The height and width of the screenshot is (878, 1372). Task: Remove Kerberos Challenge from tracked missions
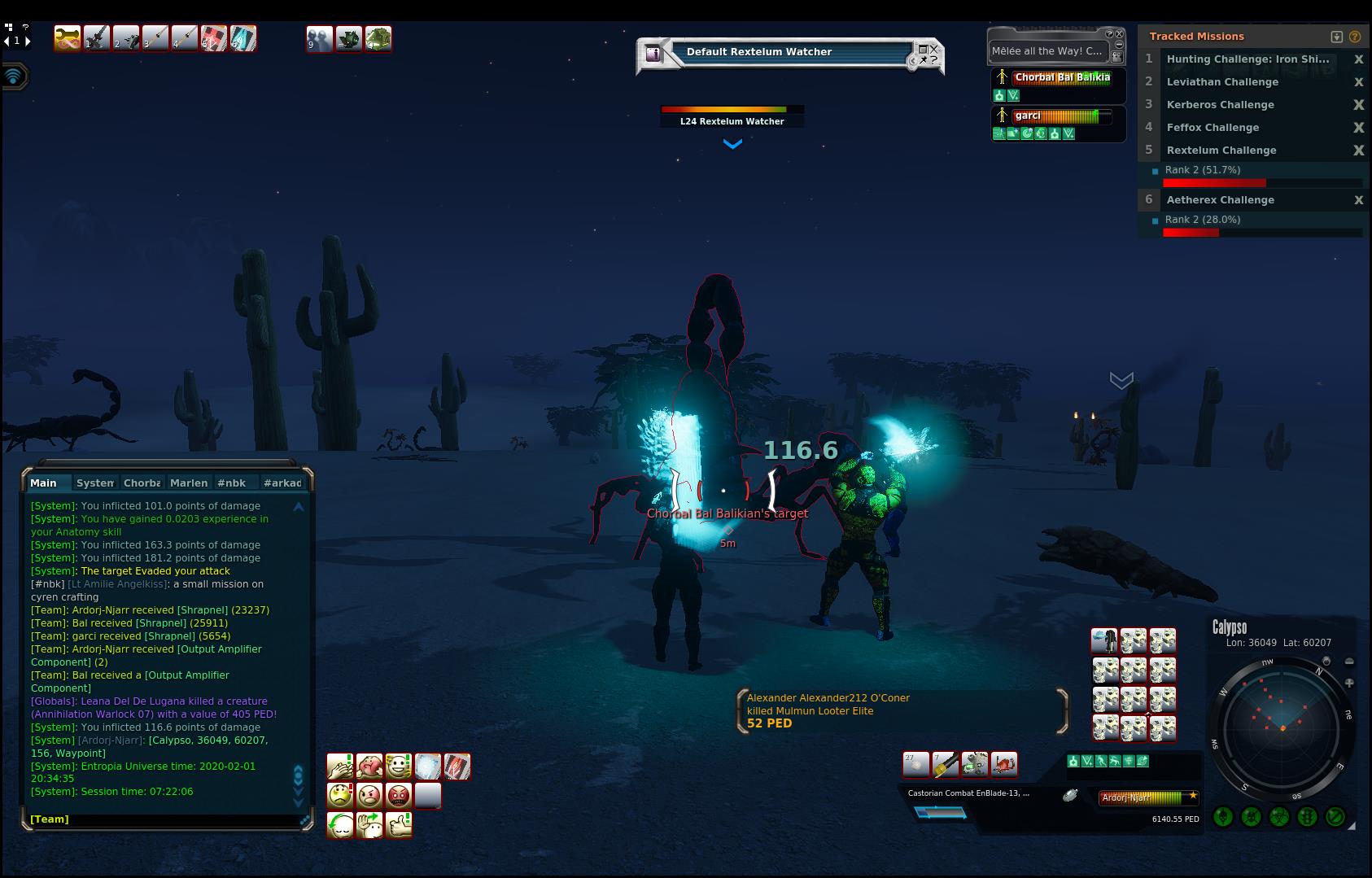(x=1357, y=105)
